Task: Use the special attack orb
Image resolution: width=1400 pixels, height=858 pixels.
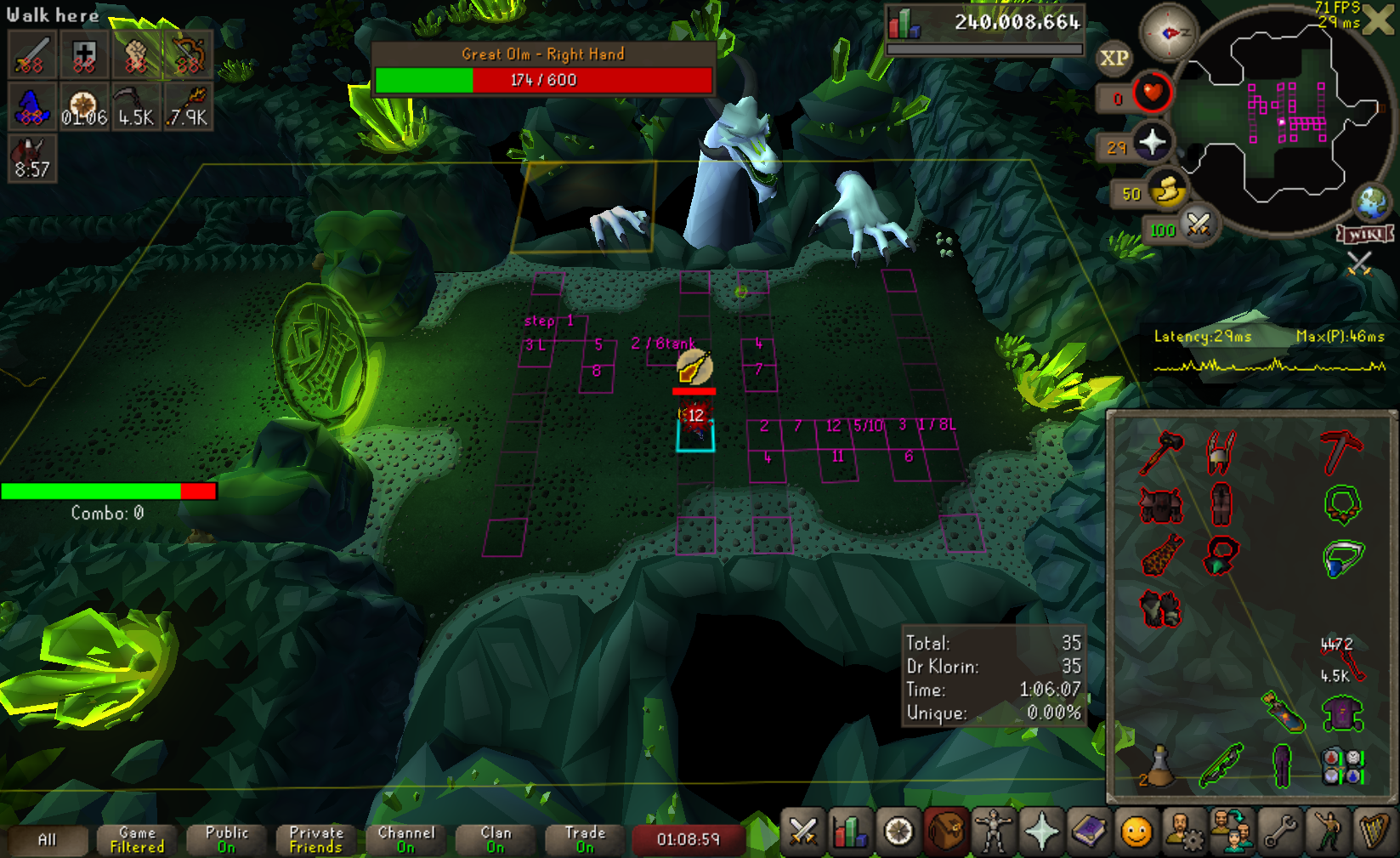Action: [1199, 225]
